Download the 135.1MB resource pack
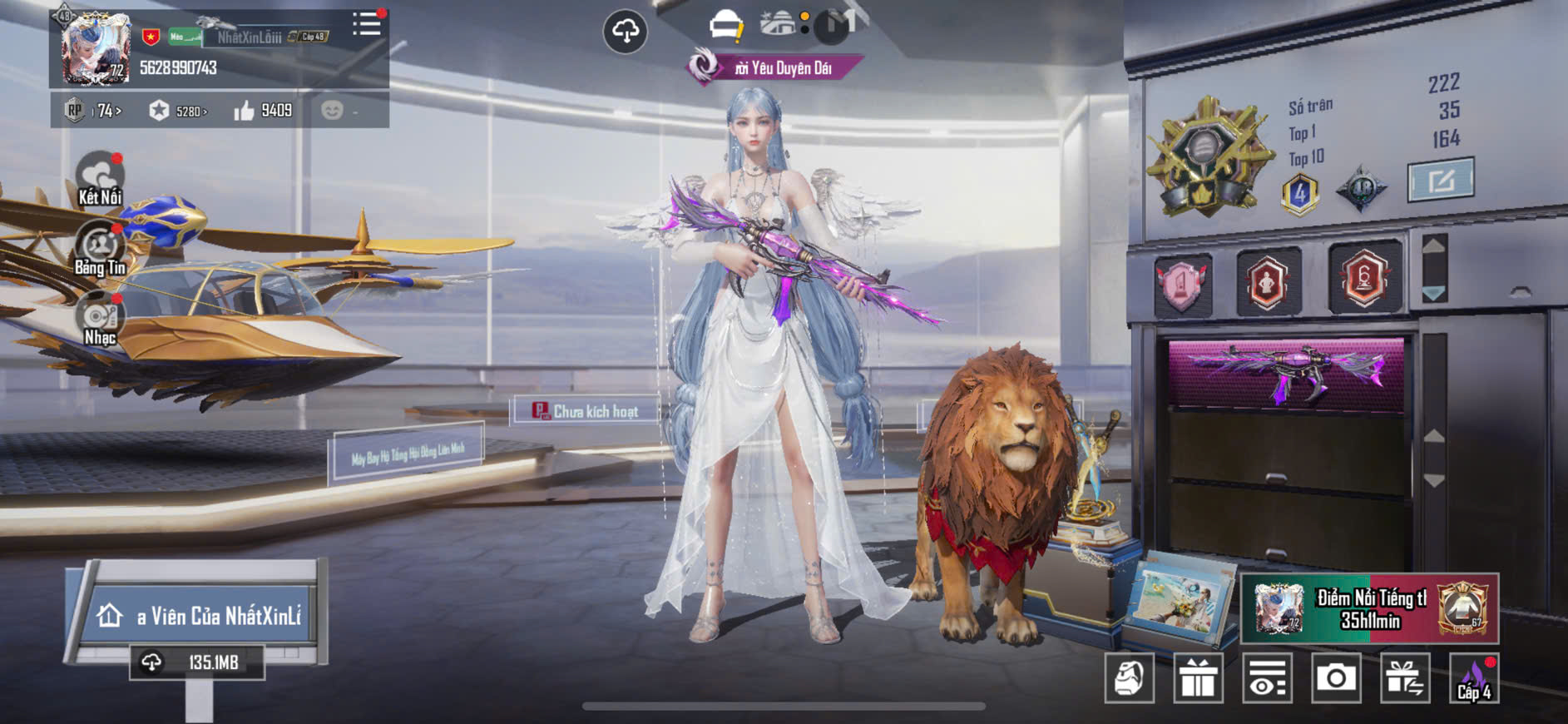 point(197,662)
